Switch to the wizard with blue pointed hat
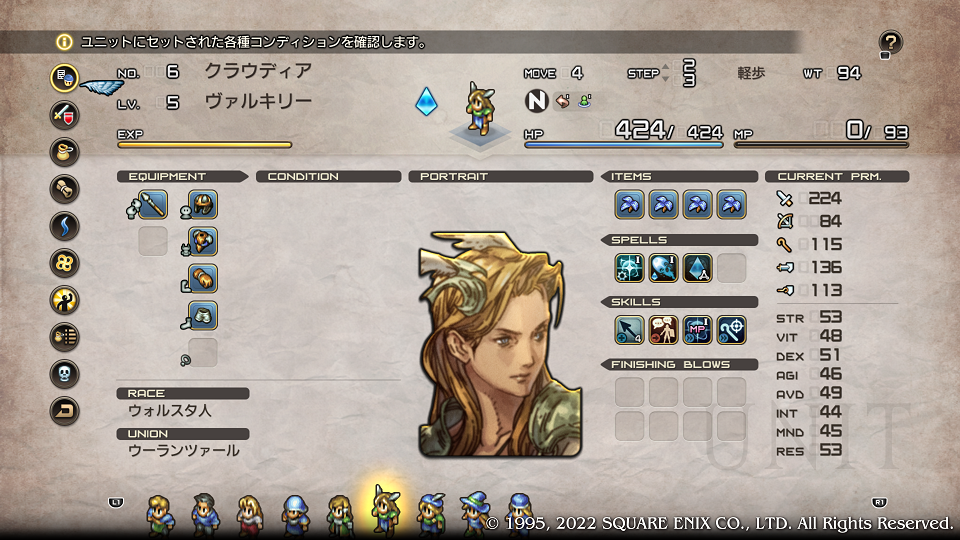 tap(472, 513)
